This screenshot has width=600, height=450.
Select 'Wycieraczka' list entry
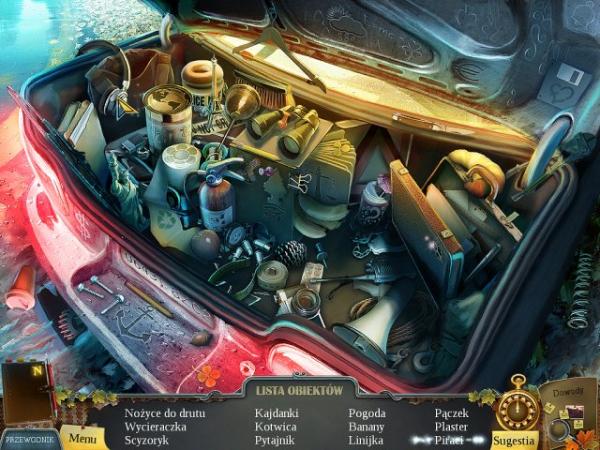pyautogui.click(x=154, y=425)
